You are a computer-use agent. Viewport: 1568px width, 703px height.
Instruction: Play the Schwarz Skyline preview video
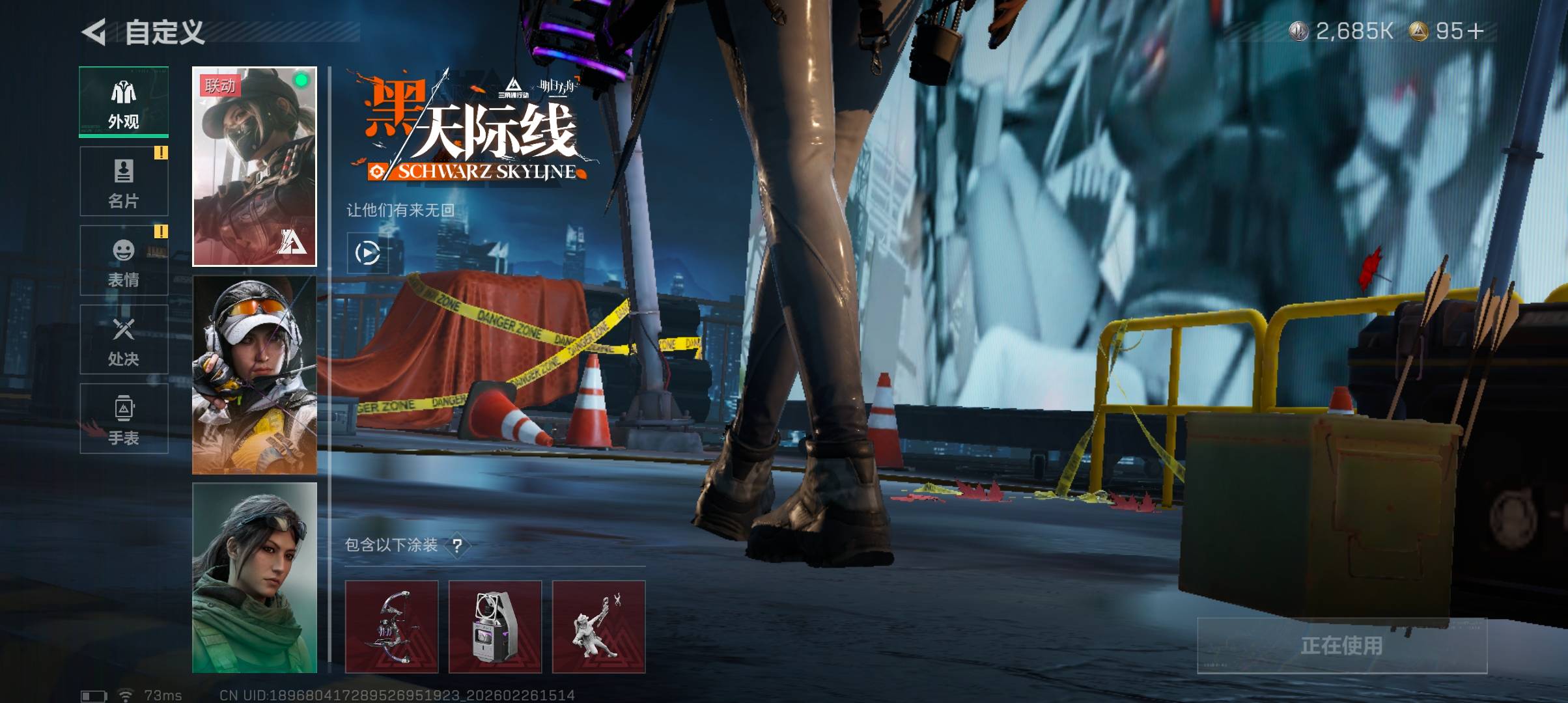367,253
